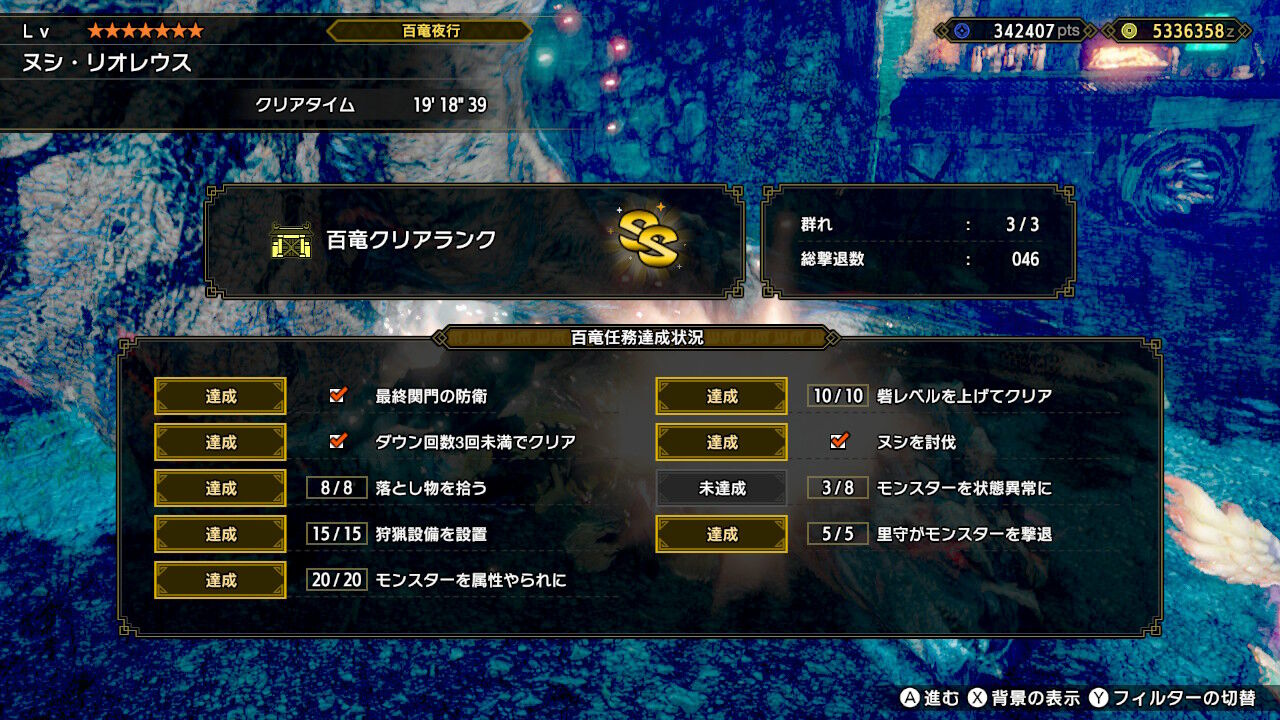
Task: Click the red seven-star rating icon row
Action: pos(145,31)
